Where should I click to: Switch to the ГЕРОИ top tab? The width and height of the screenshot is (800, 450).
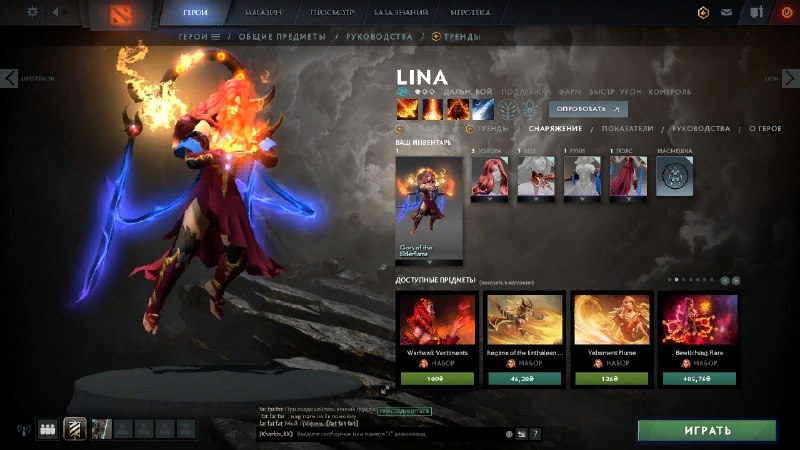(195, 13)
